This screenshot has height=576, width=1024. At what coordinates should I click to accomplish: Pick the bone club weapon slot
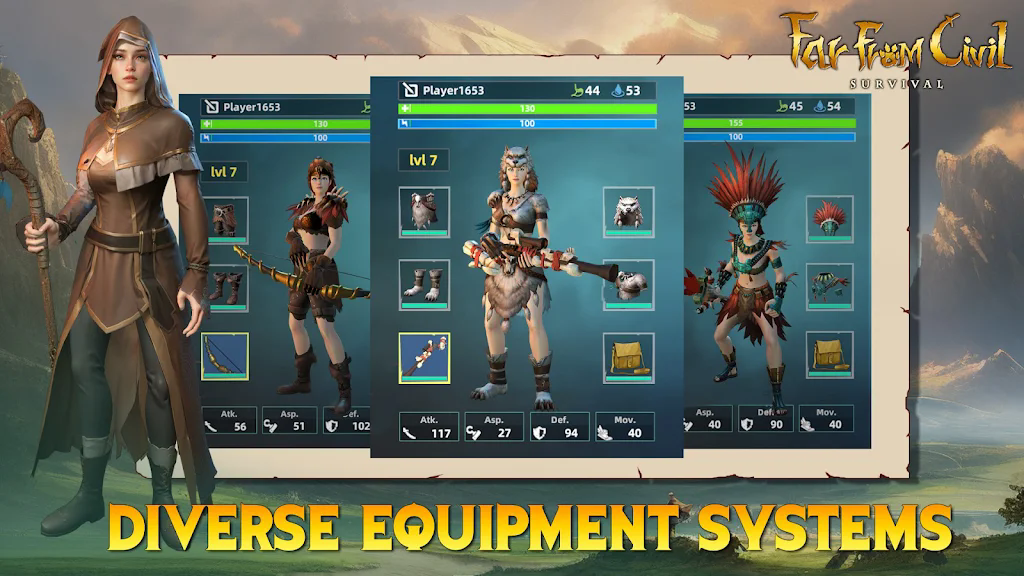point(424,357)
